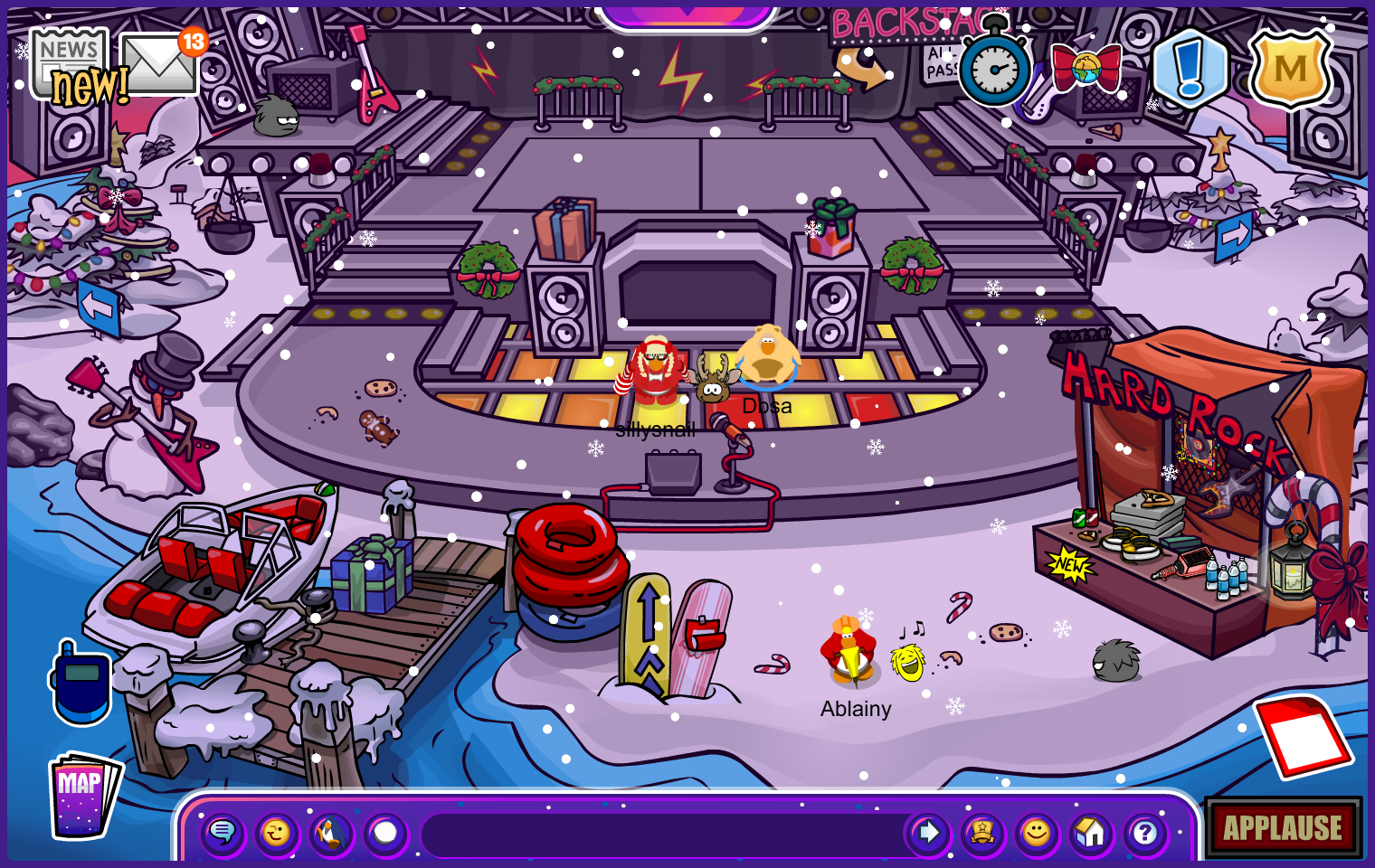The height and width of the screenshot is (868, 1375).
Task: Open the smiley face friends list
Action: tap(1037, 833)
